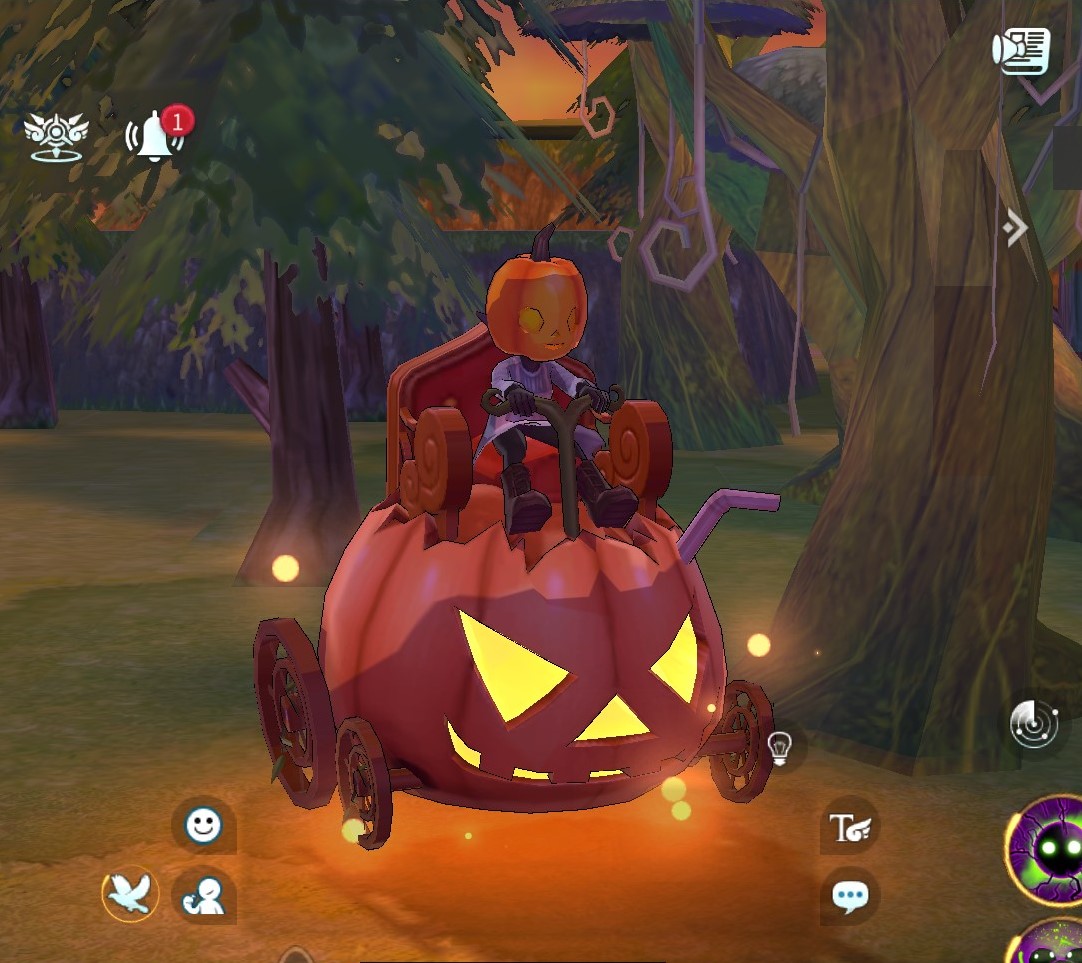Screen dimensions: 1082x963
Task: Open the winged T text icon
Action: 850,827
